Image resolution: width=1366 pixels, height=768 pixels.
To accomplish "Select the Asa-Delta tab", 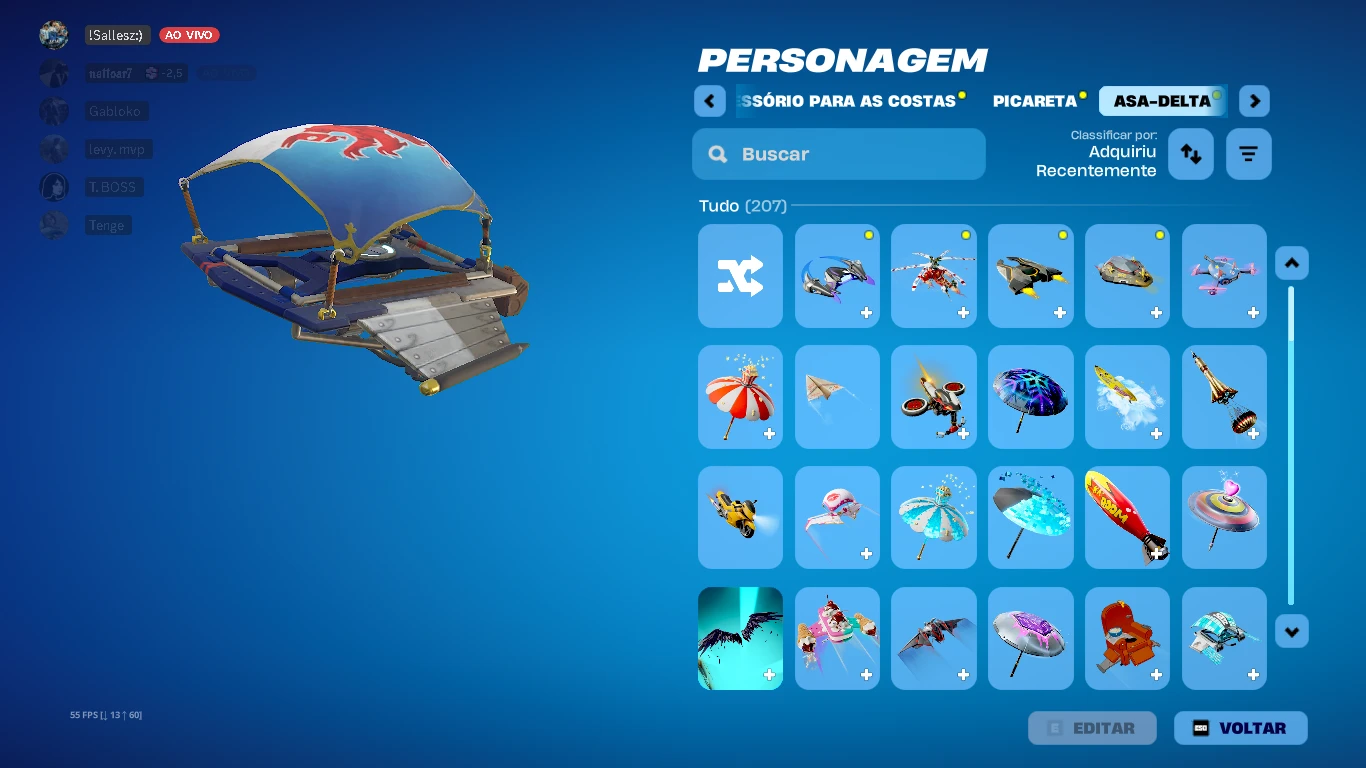I will coord(1162,101).
